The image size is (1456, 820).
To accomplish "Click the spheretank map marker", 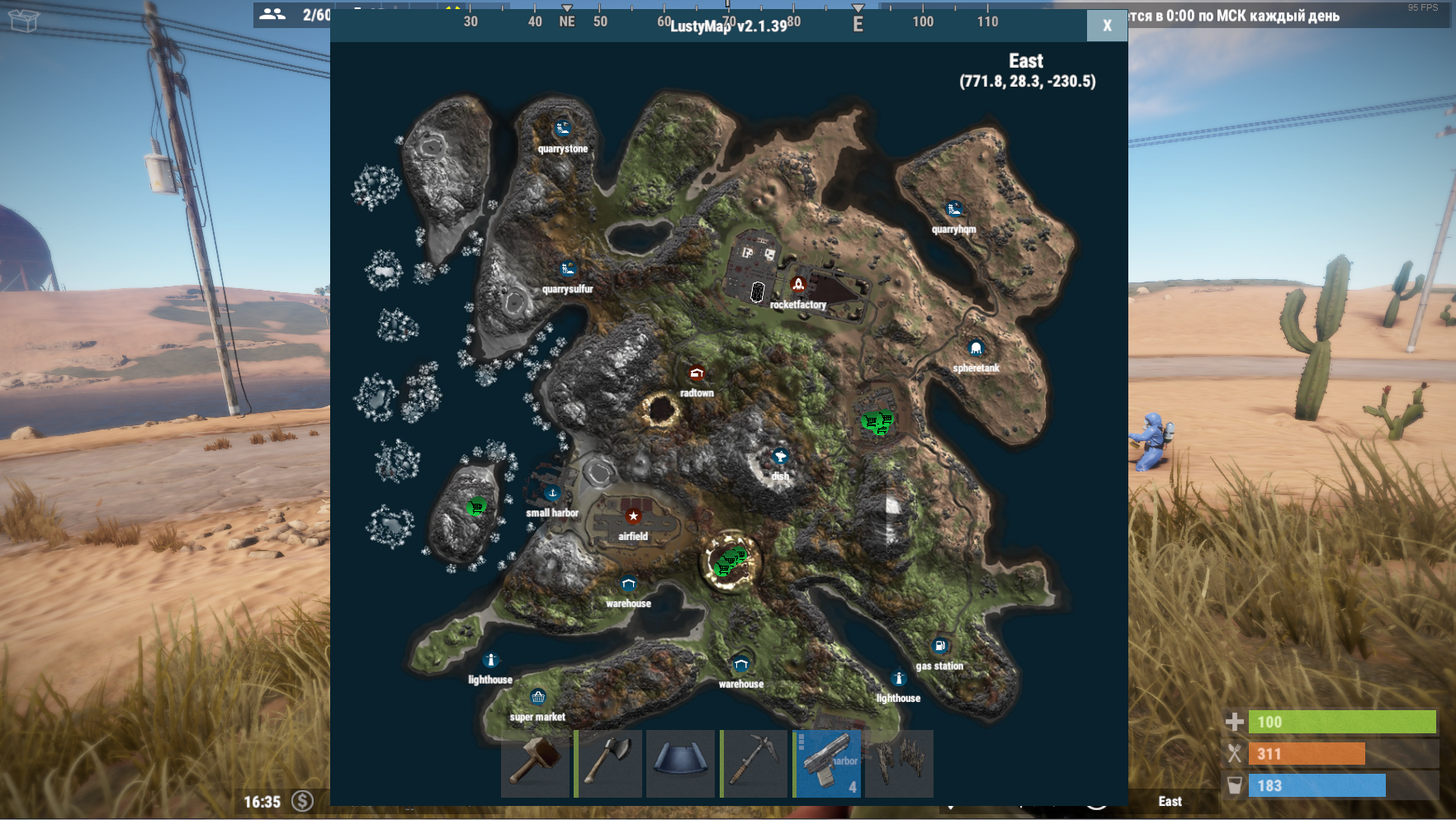I will pos(976,348).
